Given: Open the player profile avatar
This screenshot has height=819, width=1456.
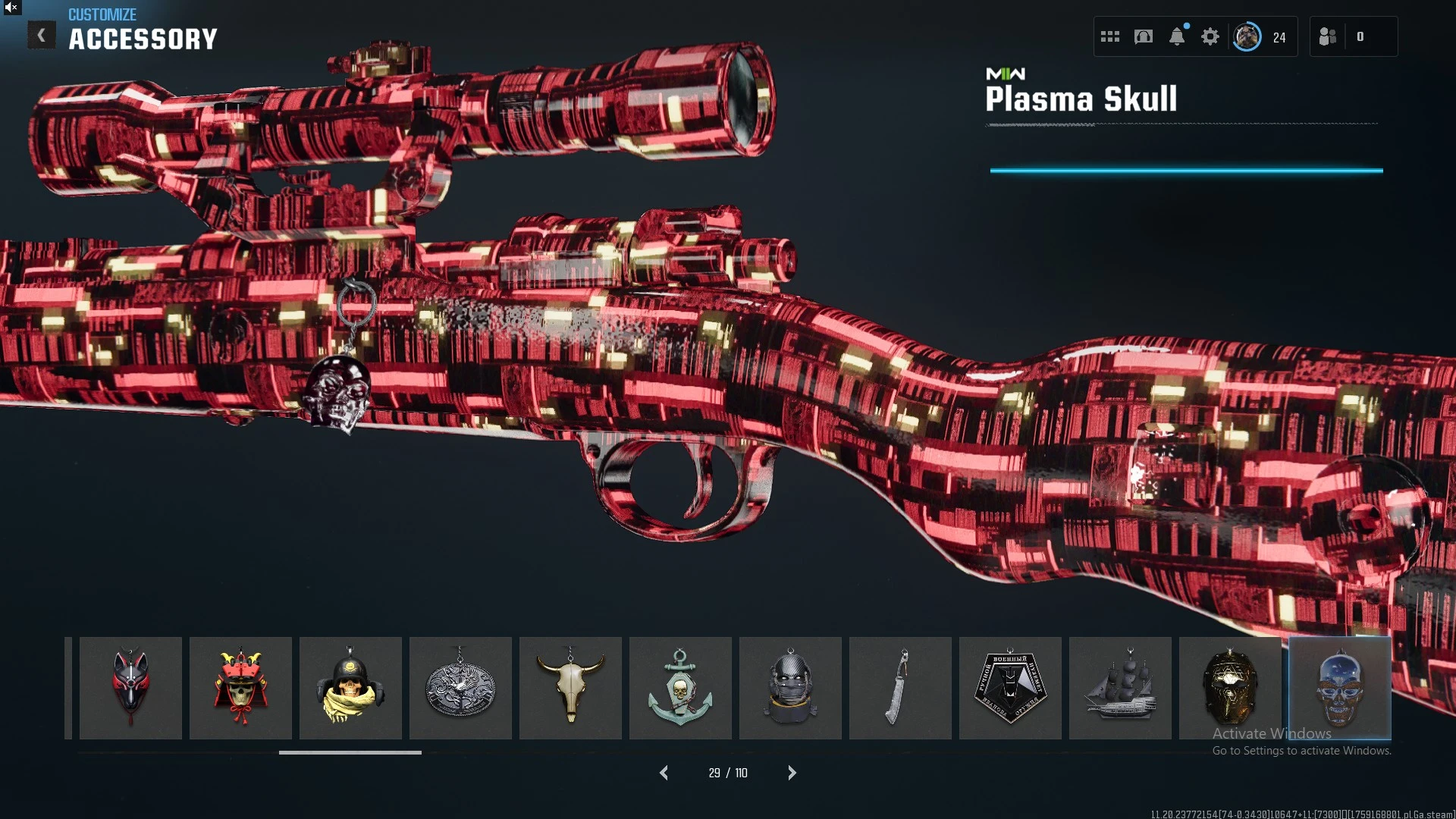Looking at the screenshot, I should coord(1247,36).
